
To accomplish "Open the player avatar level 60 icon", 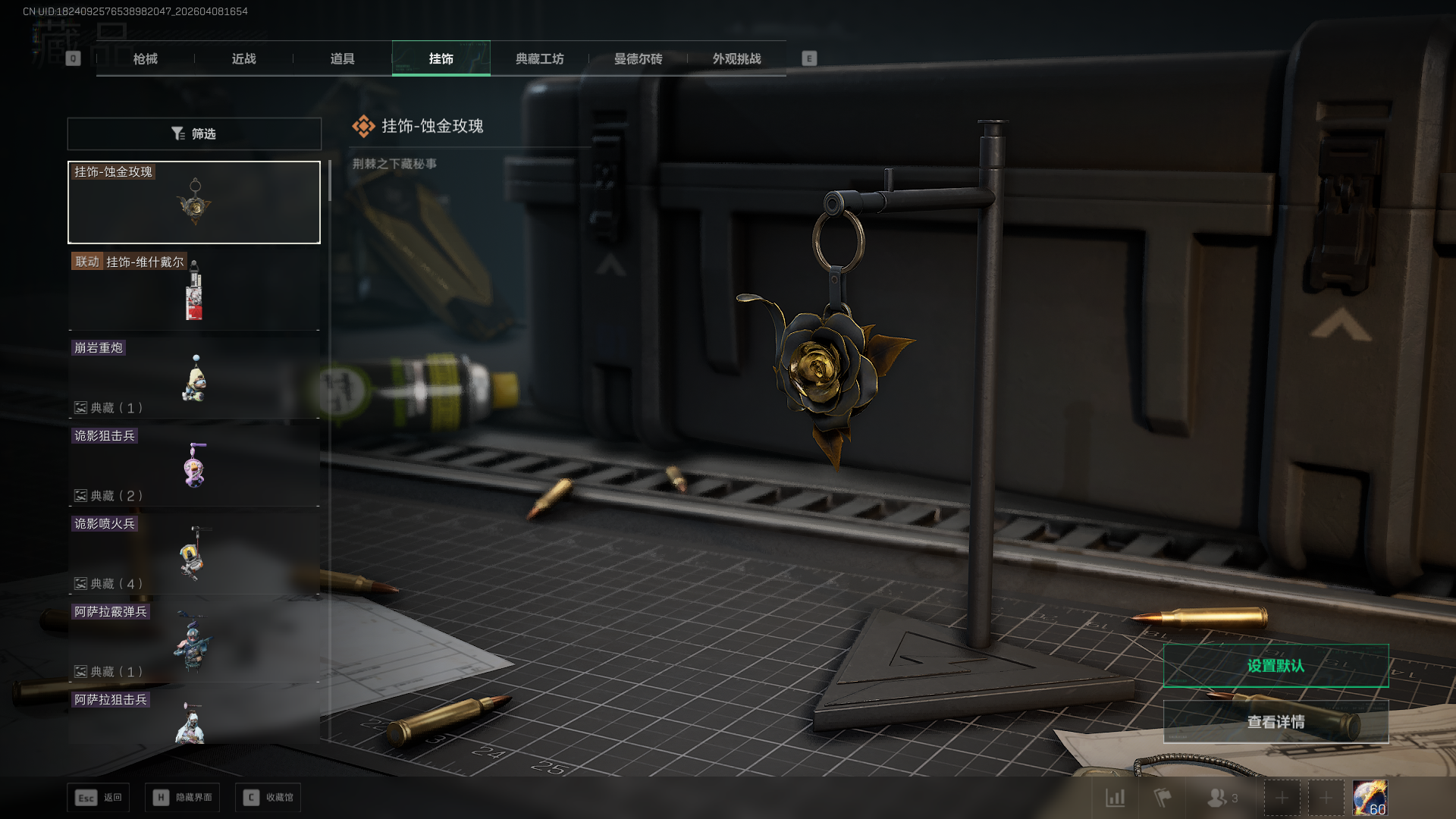I will [1370, 798].
